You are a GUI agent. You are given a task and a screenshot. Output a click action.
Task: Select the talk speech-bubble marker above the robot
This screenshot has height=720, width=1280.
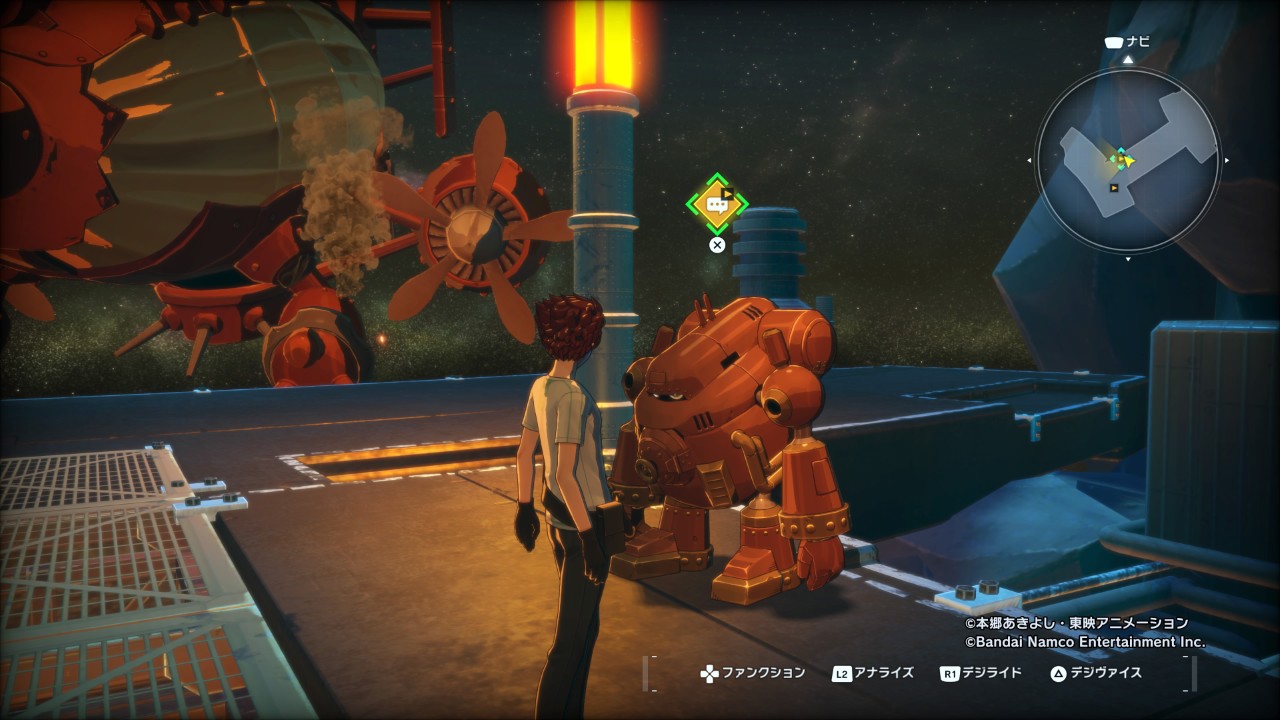tap(717, 204)
